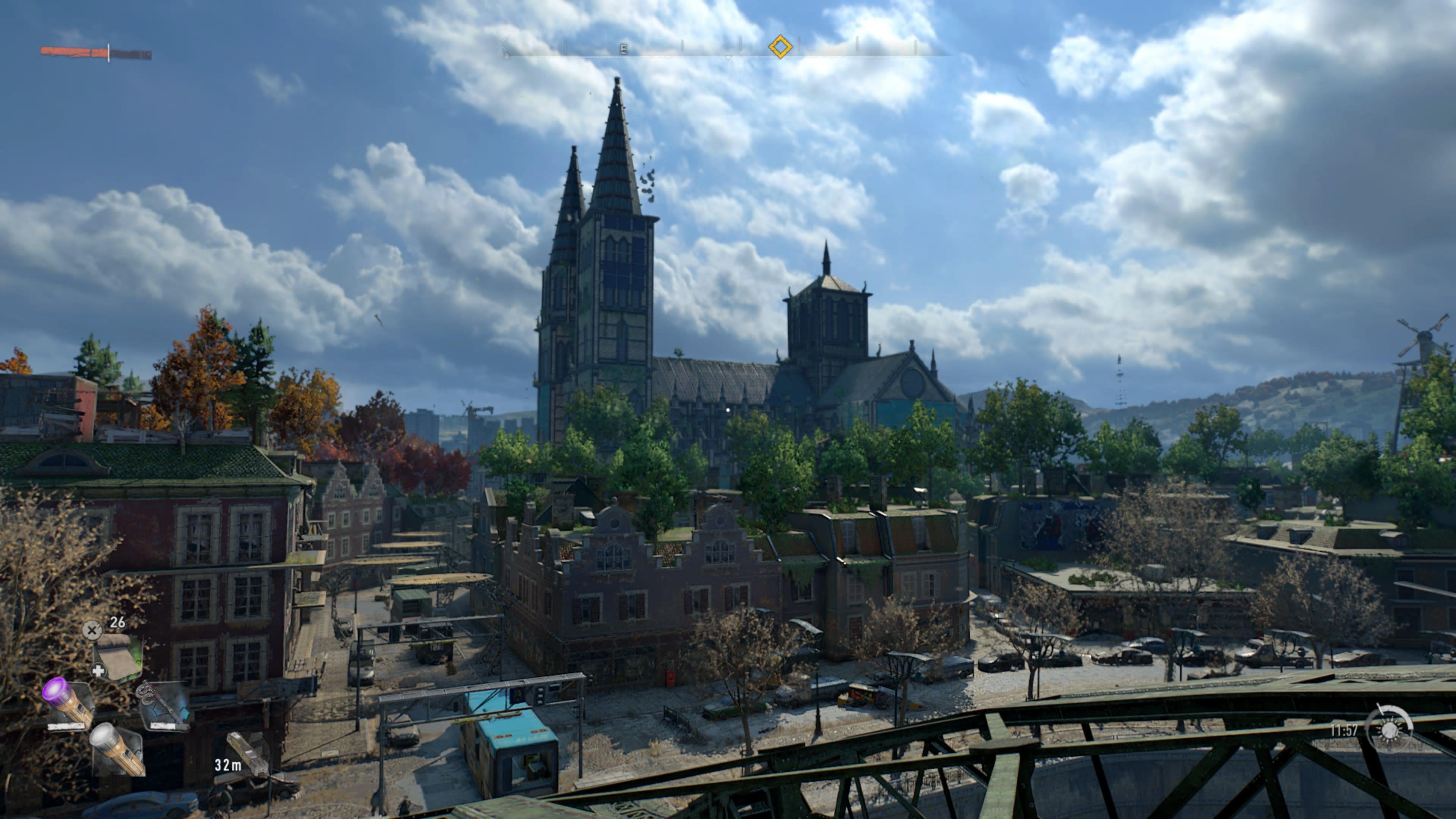Expand the downward chevron under the compass bar
This screenshot has width=1456, height=819.
[728, 58]
